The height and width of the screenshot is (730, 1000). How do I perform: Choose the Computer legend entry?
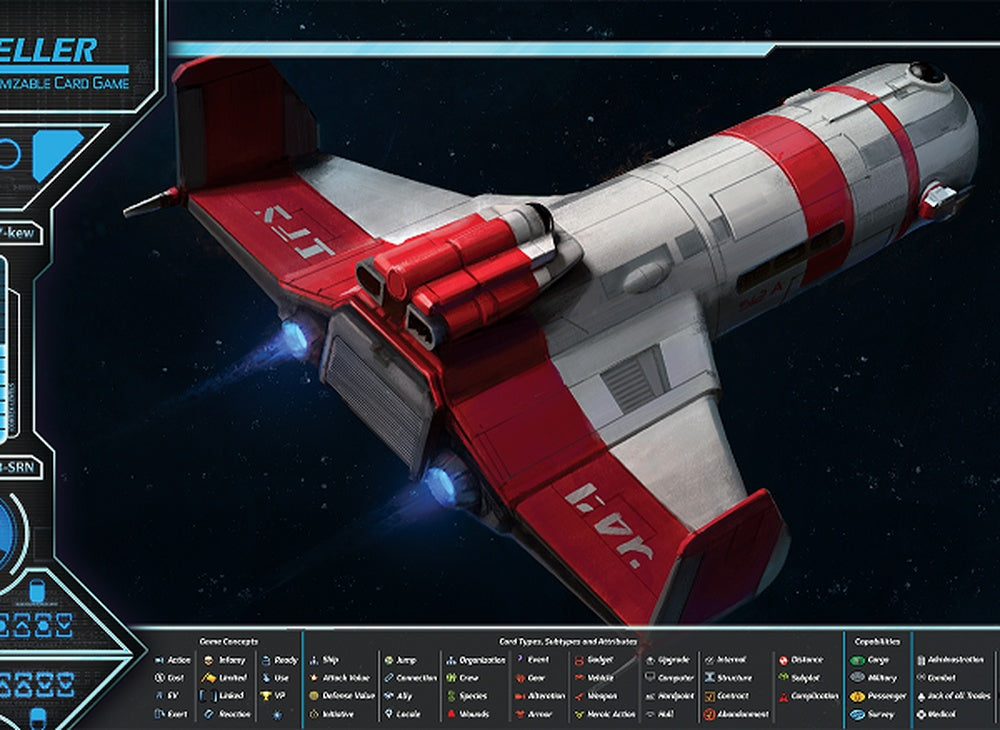point(668,678)
